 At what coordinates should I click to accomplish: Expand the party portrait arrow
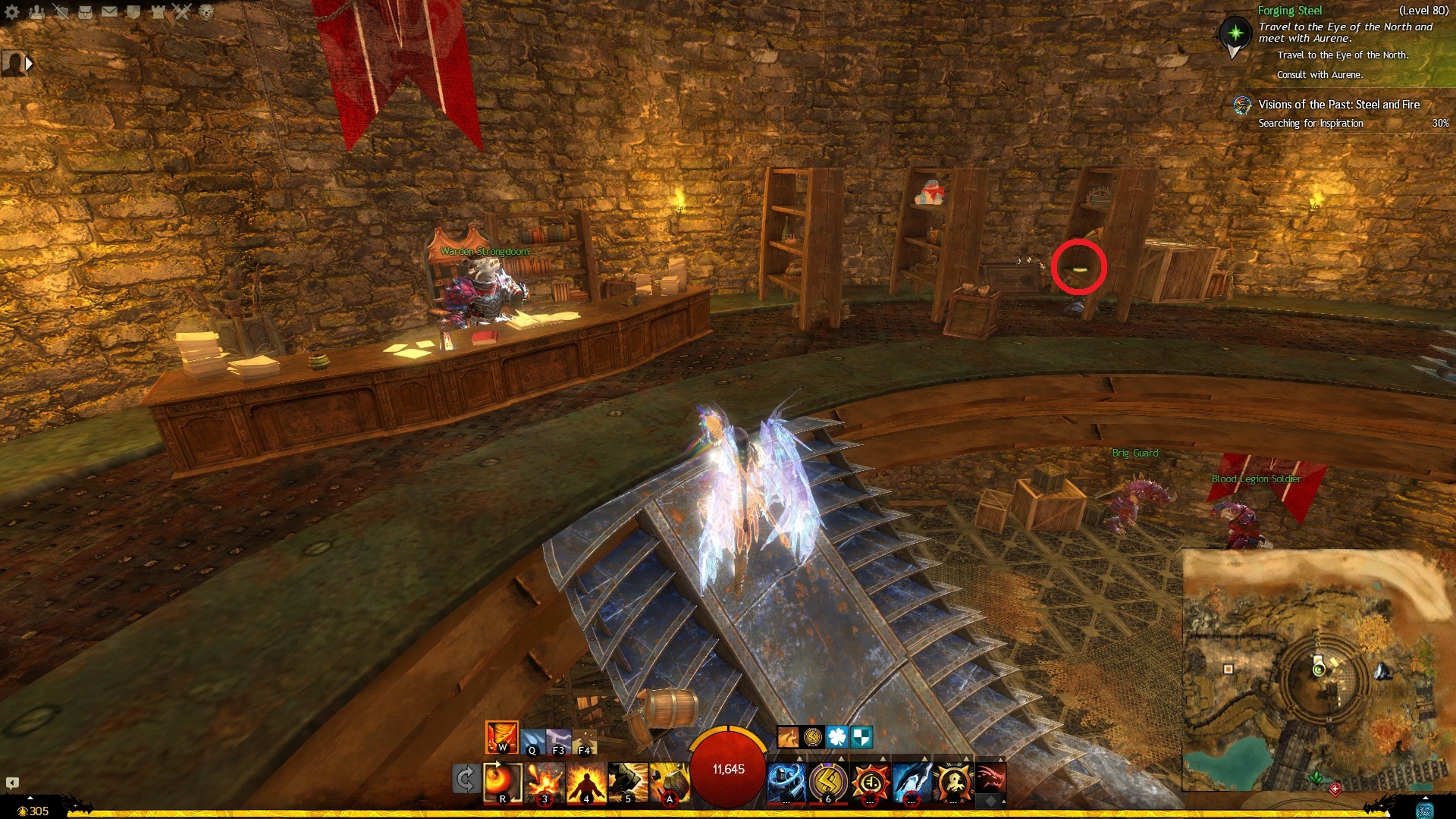[x=29, y=64]
